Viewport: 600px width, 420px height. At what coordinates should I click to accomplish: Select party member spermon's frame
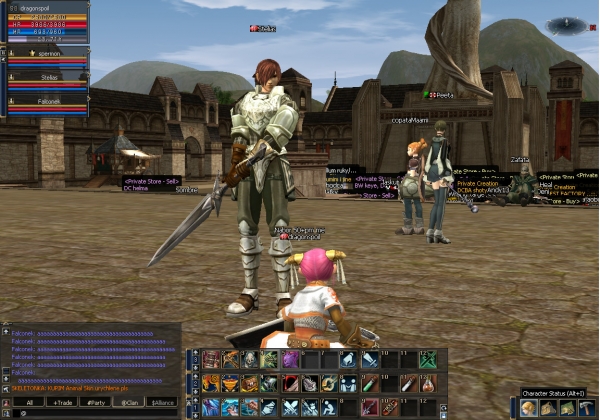click(x=44, y=57)
